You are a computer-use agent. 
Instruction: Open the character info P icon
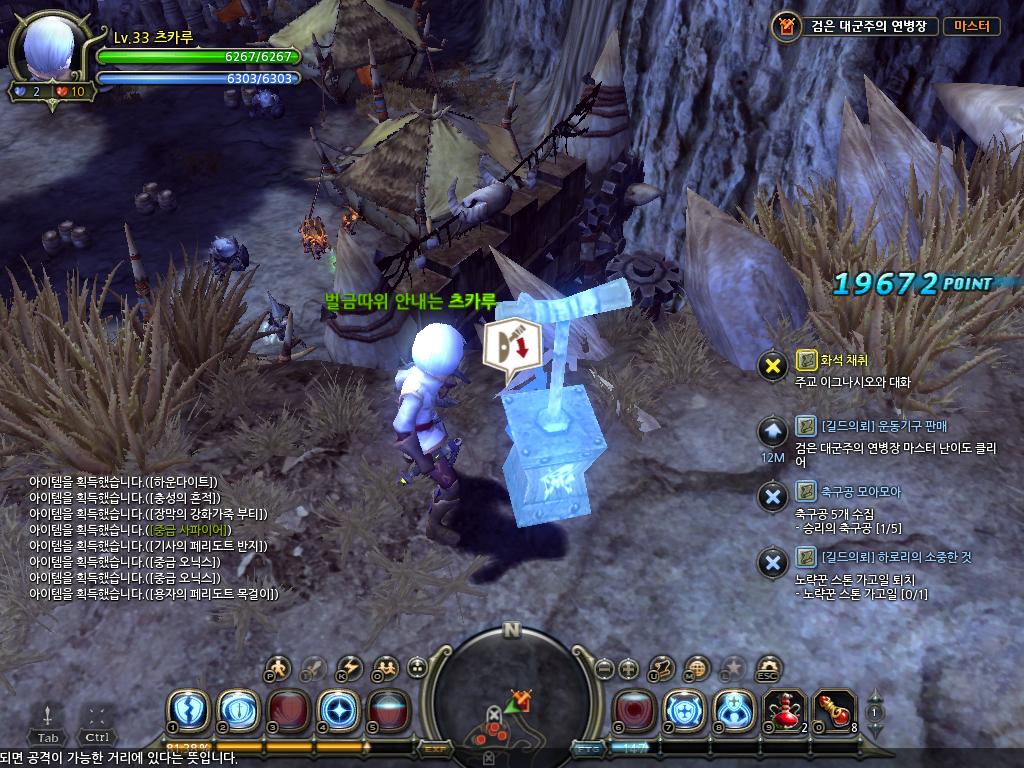(x=279, y=667)
